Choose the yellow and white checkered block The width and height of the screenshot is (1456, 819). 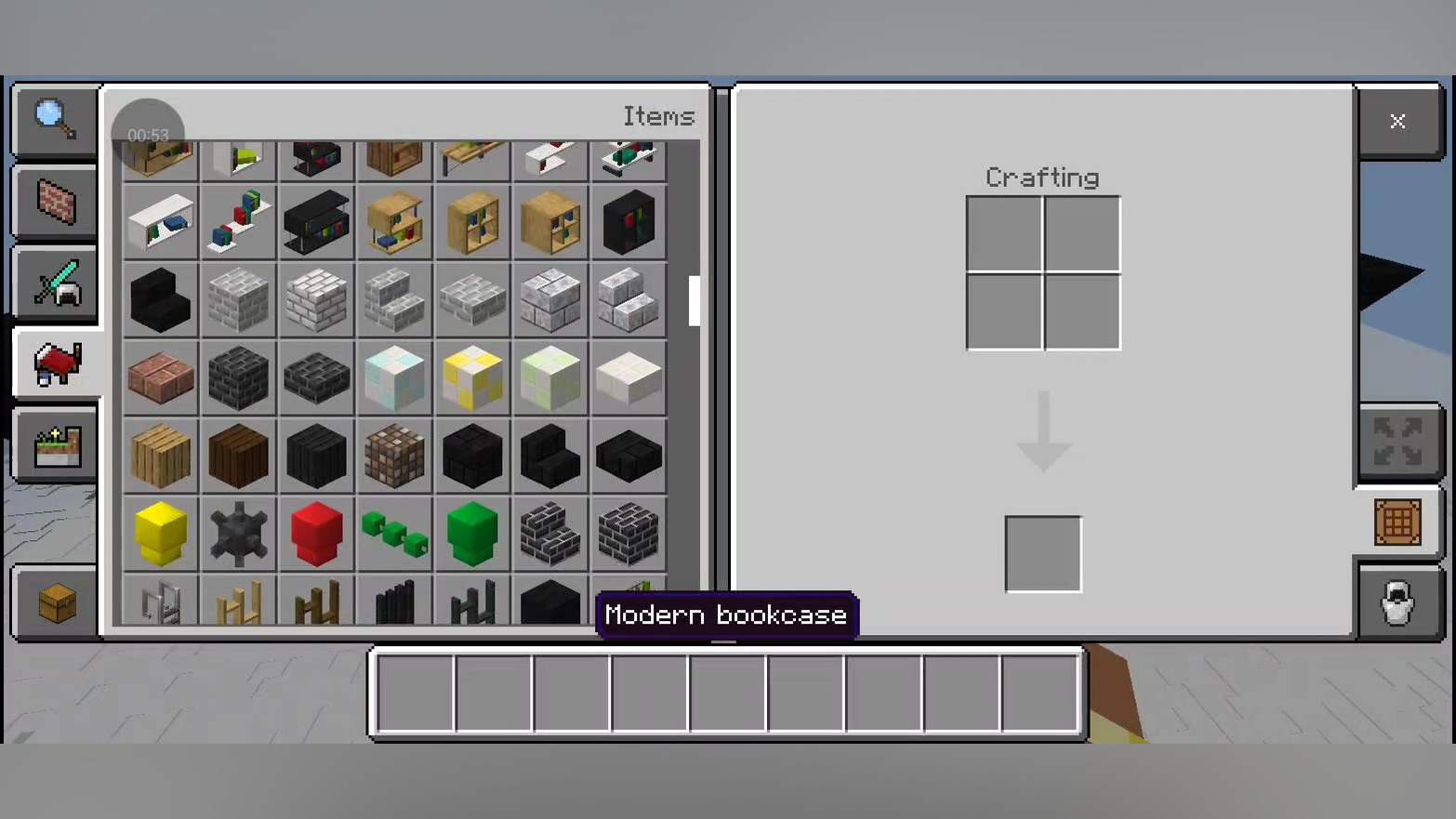473,377
